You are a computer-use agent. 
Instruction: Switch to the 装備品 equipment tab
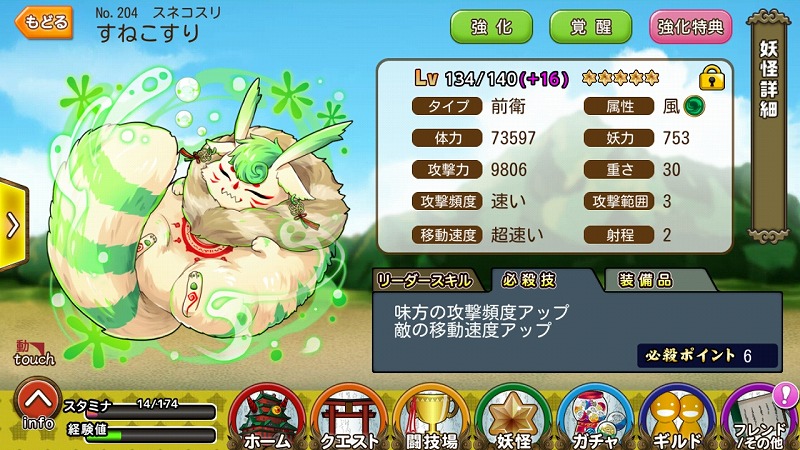(x=645, y=281)
